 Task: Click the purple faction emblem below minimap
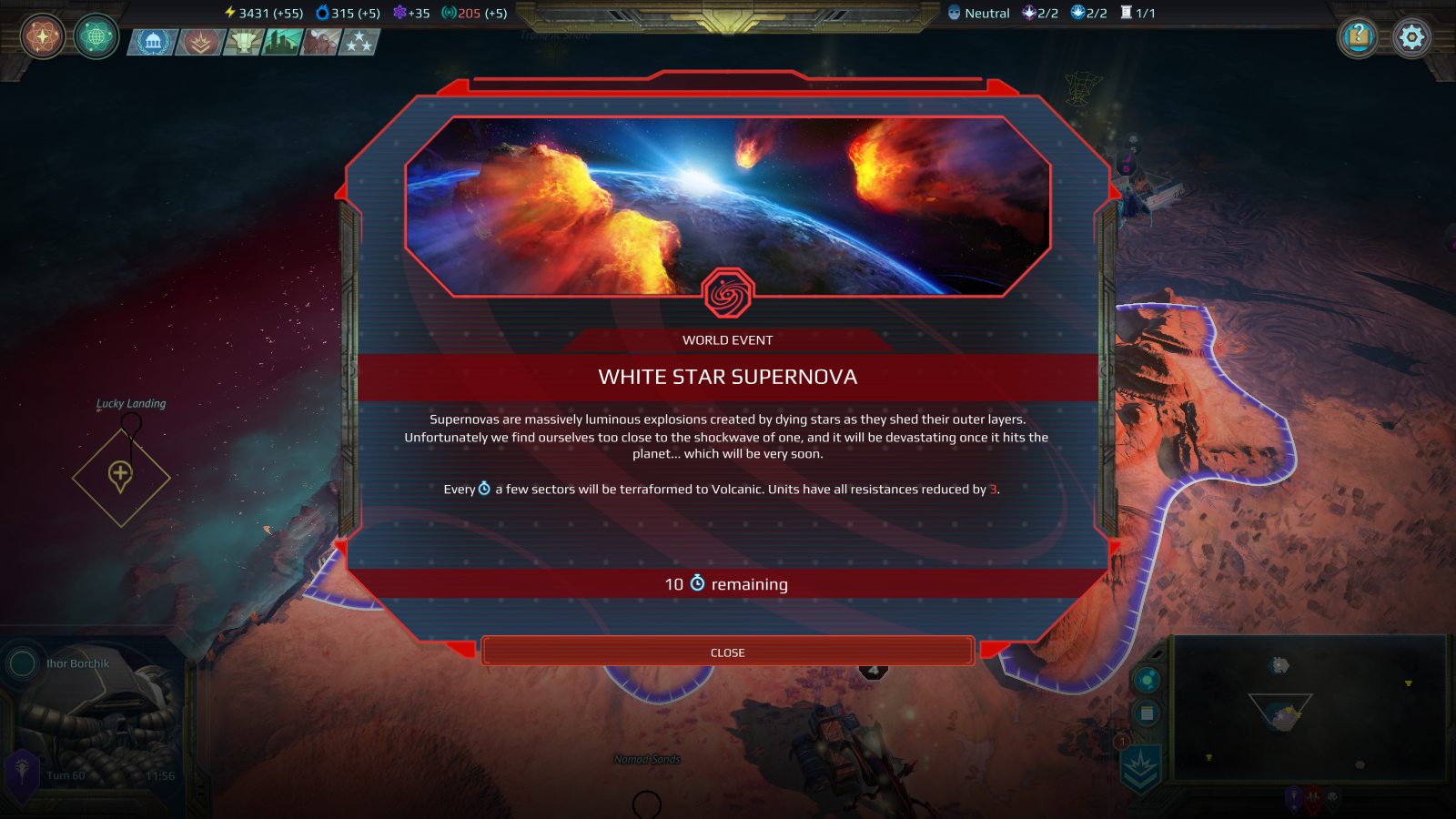click(x=1293, y=799)
